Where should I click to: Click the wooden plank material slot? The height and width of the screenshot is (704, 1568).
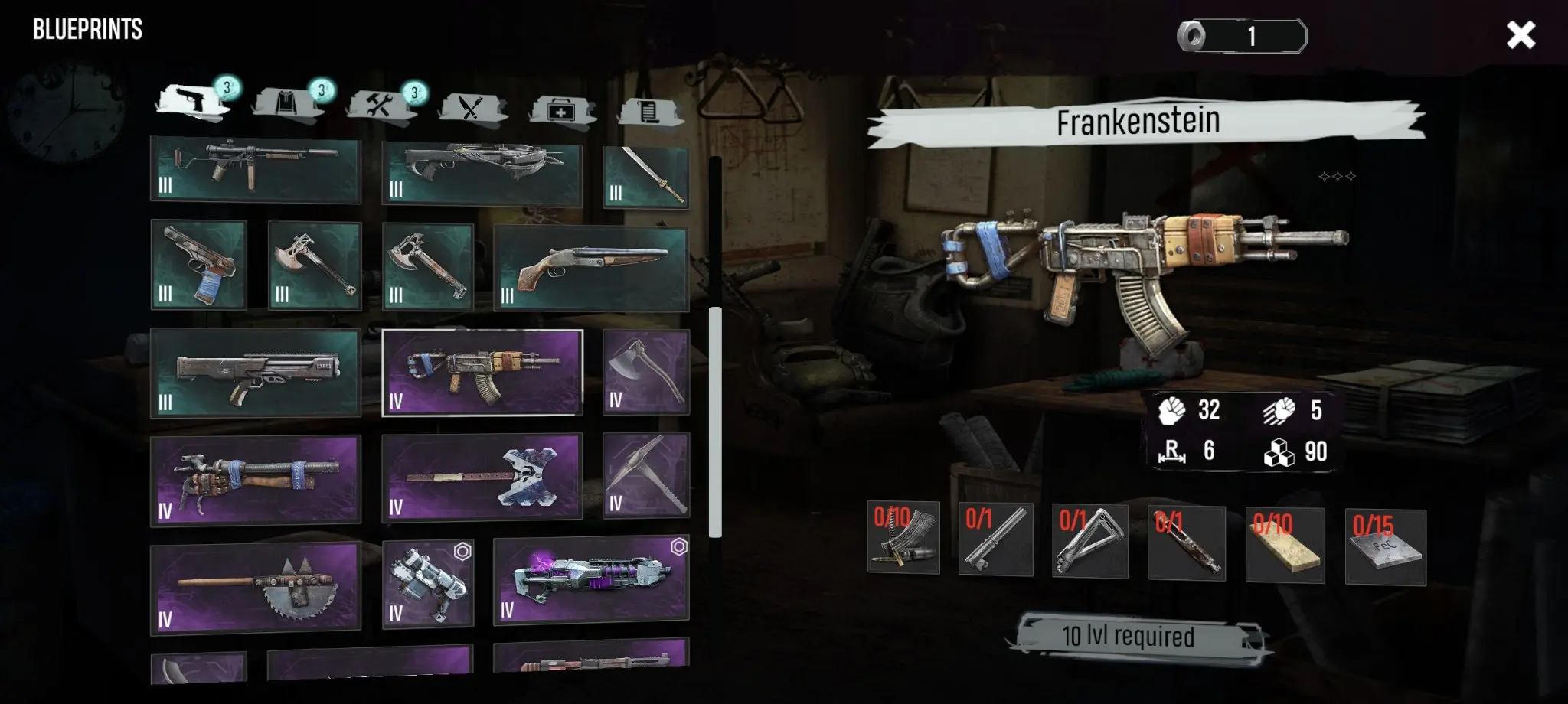[x=1284, y=544]
